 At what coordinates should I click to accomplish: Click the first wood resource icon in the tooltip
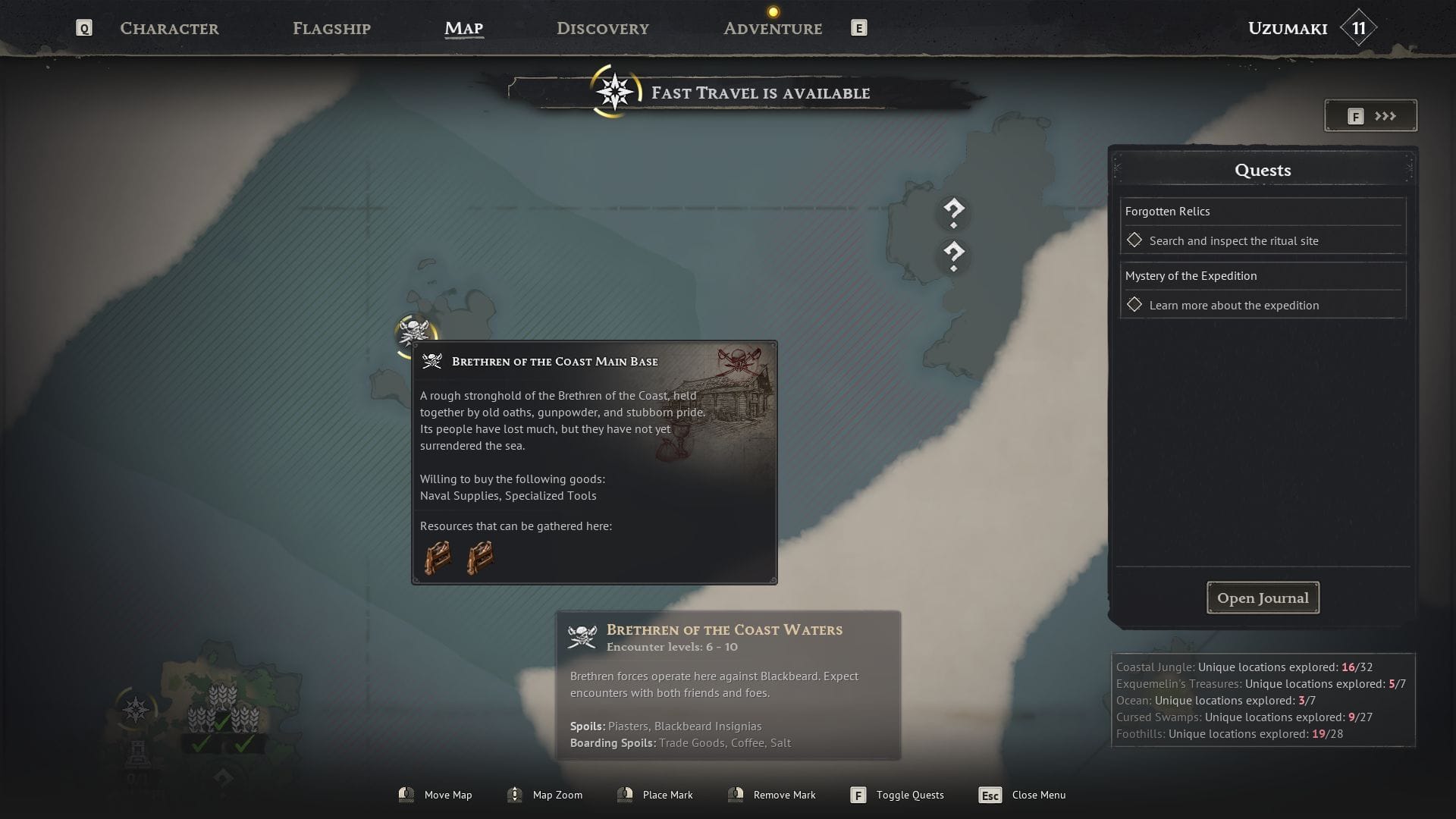click(x=438, y=557)
